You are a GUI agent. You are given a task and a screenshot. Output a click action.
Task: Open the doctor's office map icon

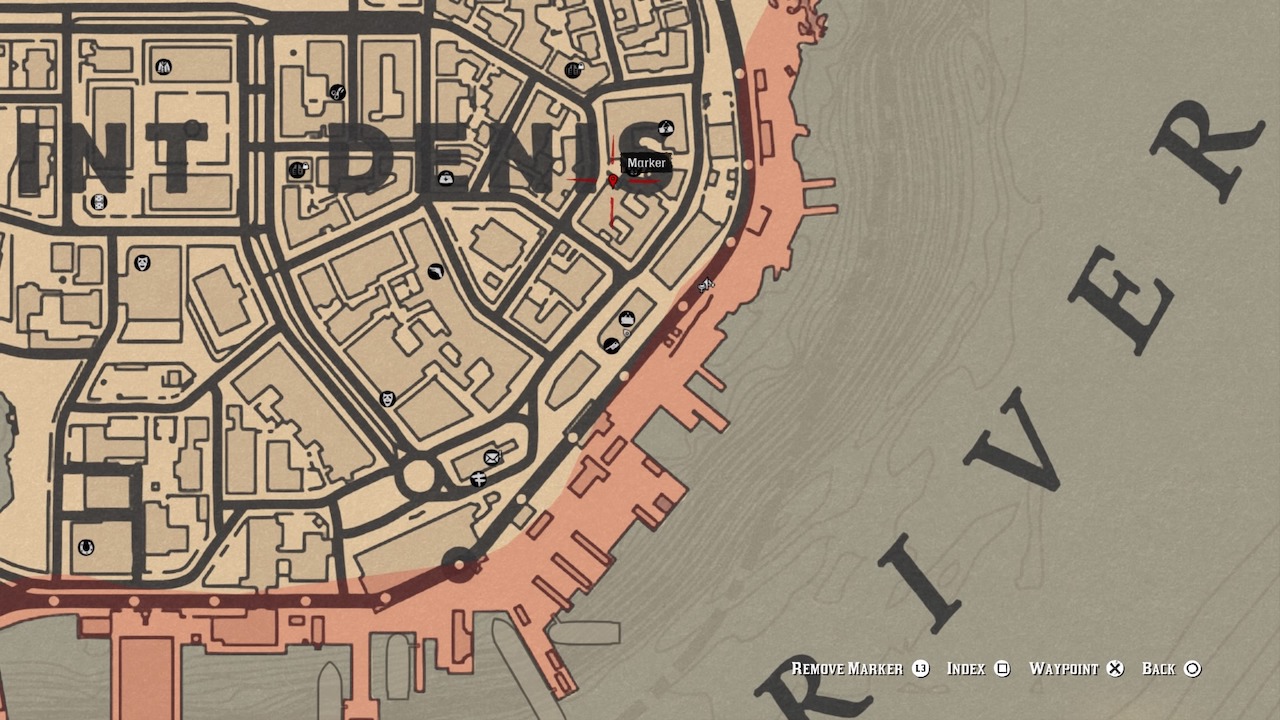point(445,178)
